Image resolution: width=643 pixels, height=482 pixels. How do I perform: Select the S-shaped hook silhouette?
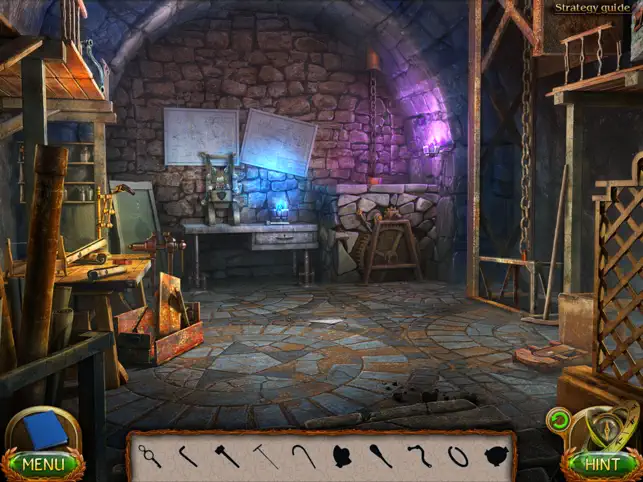(x=419, y=456)
